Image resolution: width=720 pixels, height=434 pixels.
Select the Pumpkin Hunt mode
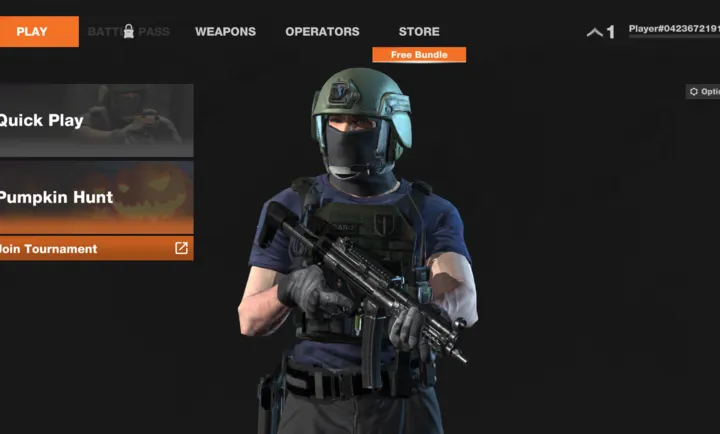pos(96,197)
